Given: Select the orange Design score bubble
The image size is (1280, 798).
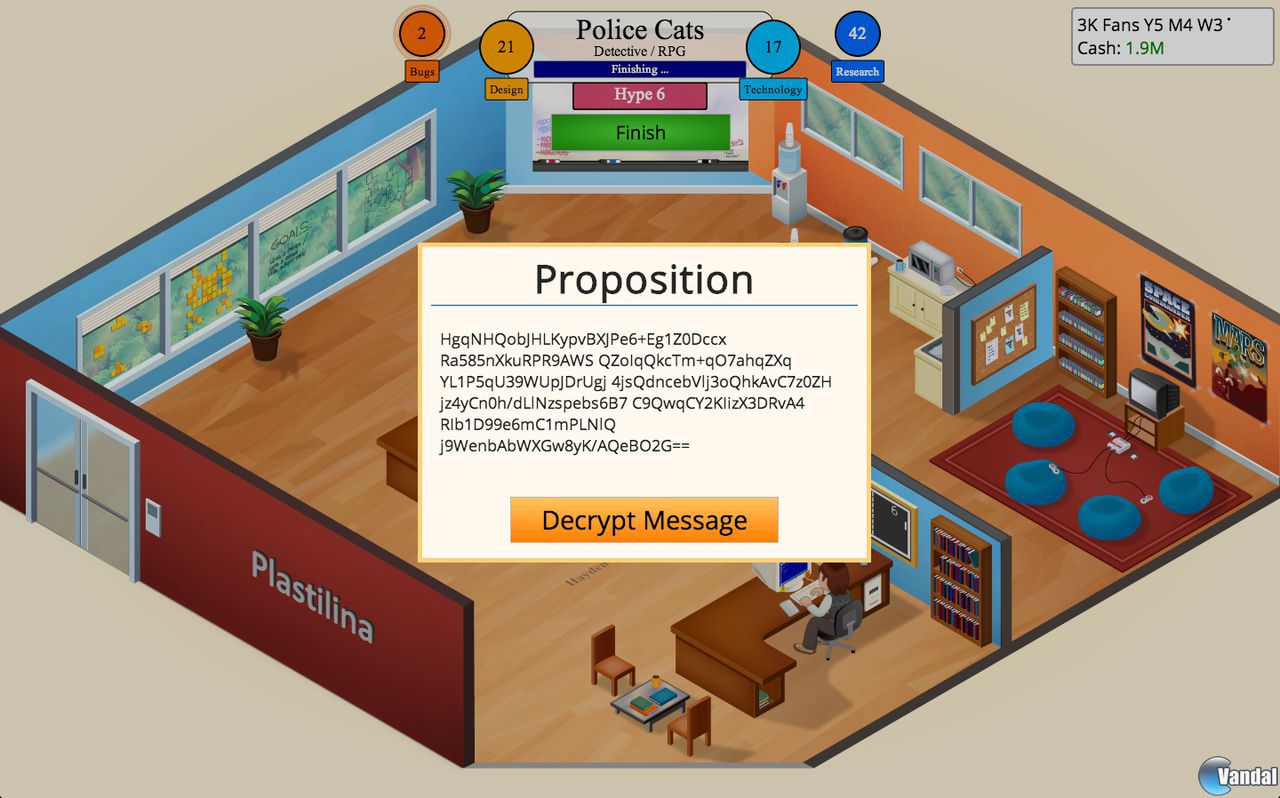Looking at the screenshot, I should click(506, 47).
